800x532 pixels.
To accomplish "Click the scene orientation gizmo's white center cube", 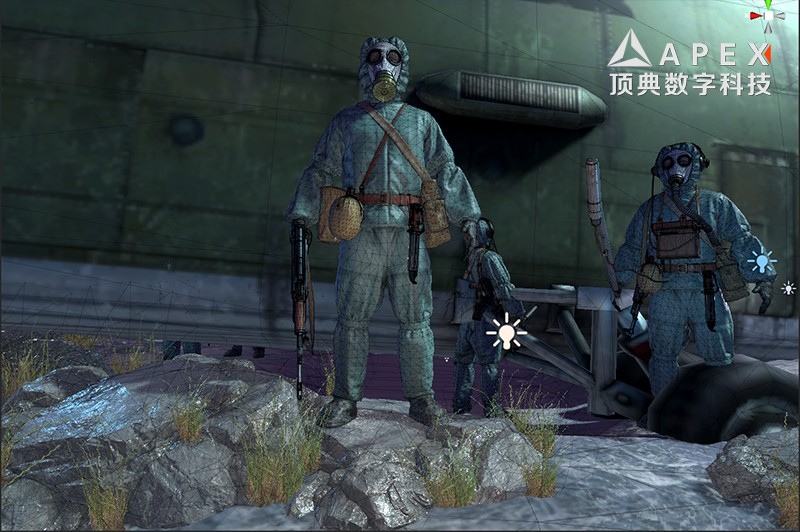I will (768, 14).
